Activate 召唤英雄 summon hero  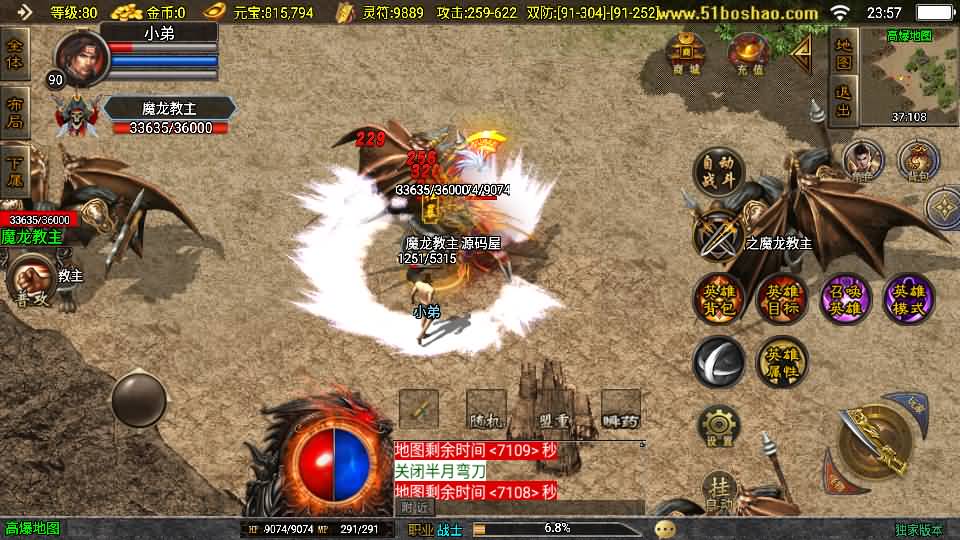click(845, 299)
